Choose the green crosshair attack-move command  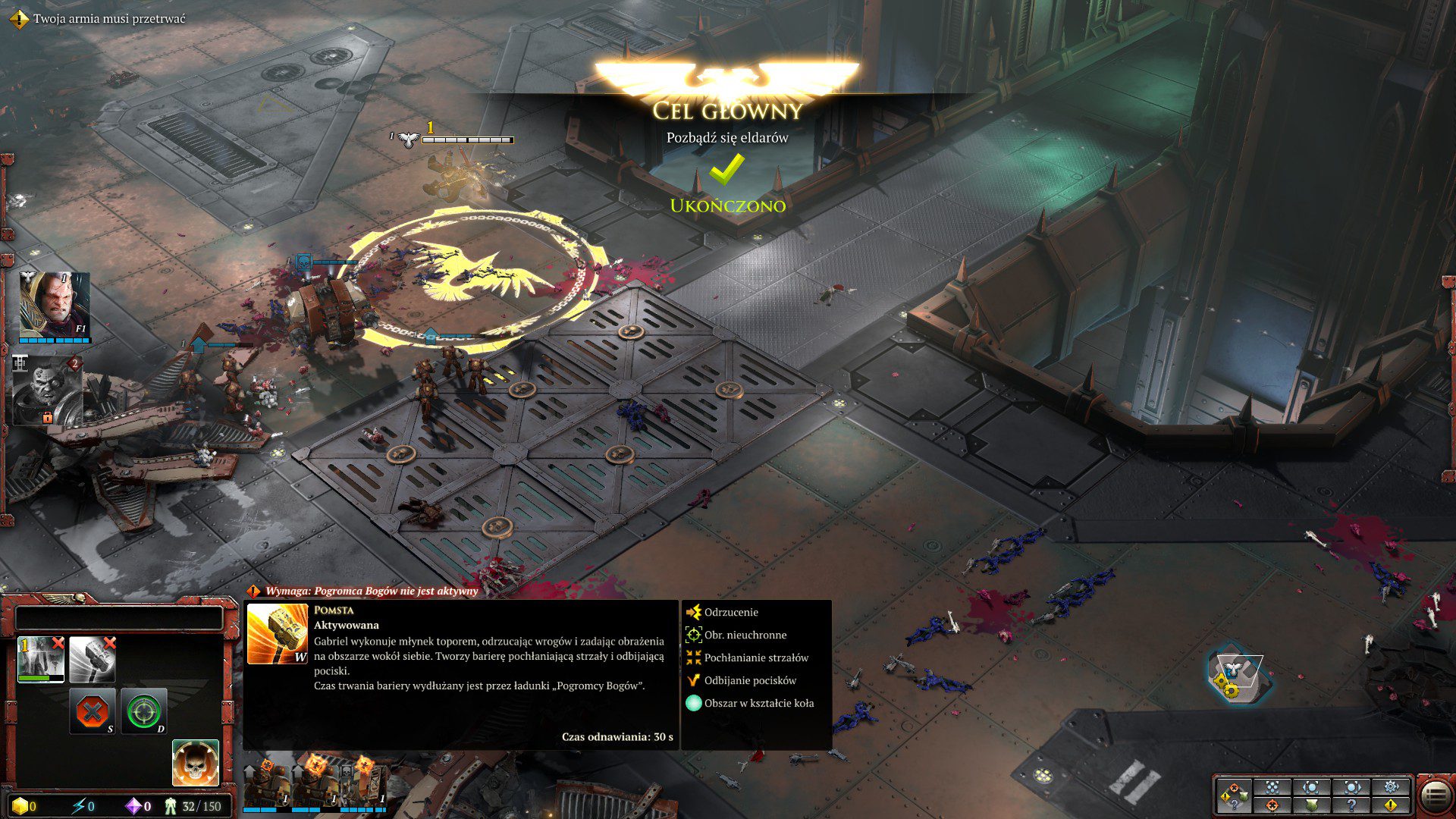143,712
